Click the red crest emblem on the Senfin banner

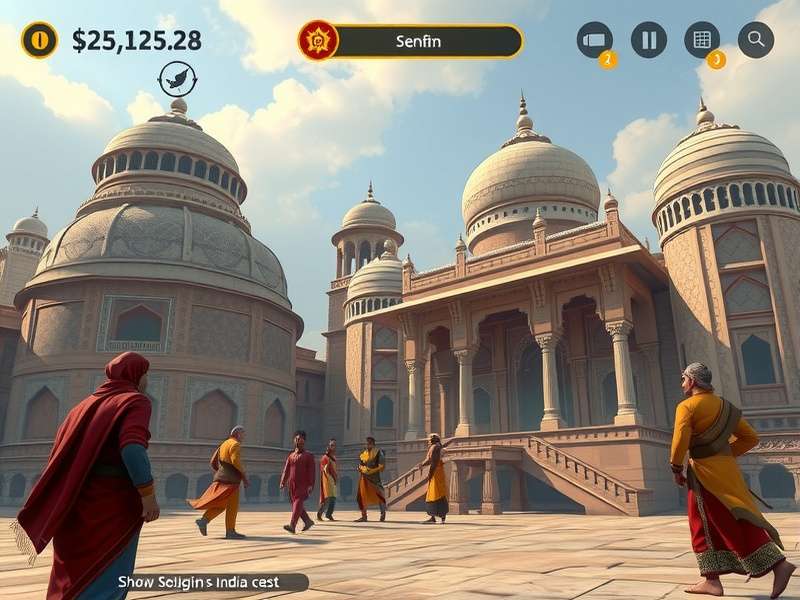319,41
